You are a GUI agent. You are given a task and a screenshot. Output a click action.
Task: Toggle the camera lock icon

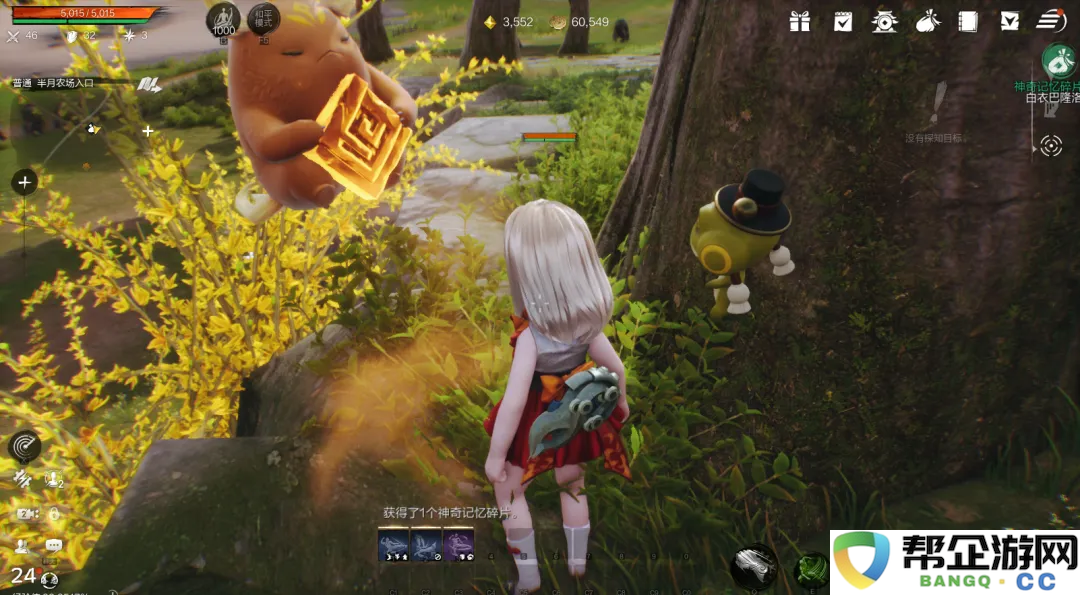pos(53,513)
